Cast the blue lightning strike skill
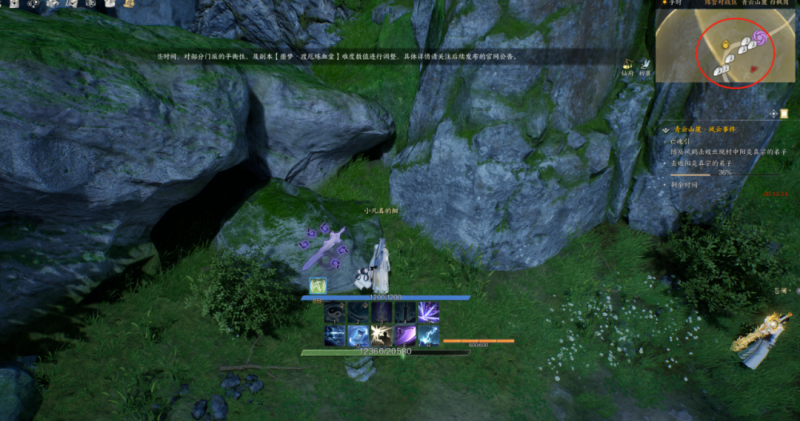Image resolution: width=800 pixels, height=421 pixels. (428, 335)
